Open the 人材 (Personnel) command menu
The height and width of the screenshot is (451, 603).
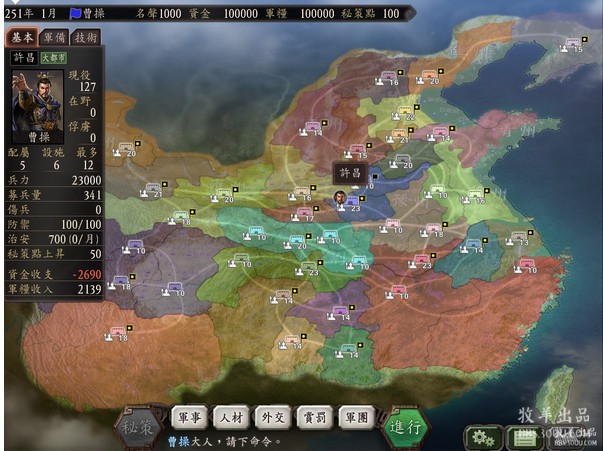232,417
